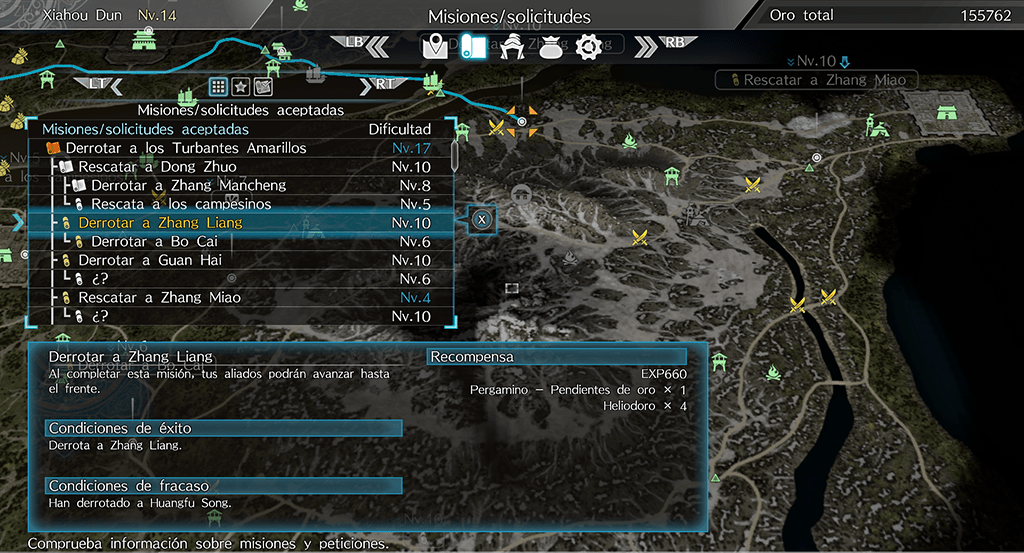The height and width of the screenshot is (553, 1024).
Task: Click the mission list scrollbar
Action: 455,156
